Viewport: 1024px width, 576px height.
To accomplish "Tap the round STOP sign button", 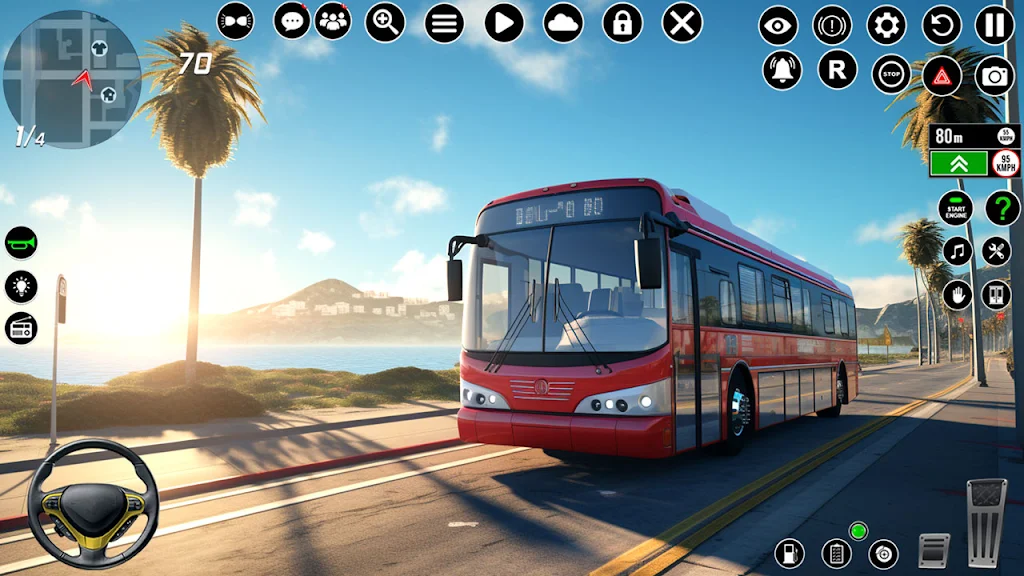I will (x=890, y=74).
